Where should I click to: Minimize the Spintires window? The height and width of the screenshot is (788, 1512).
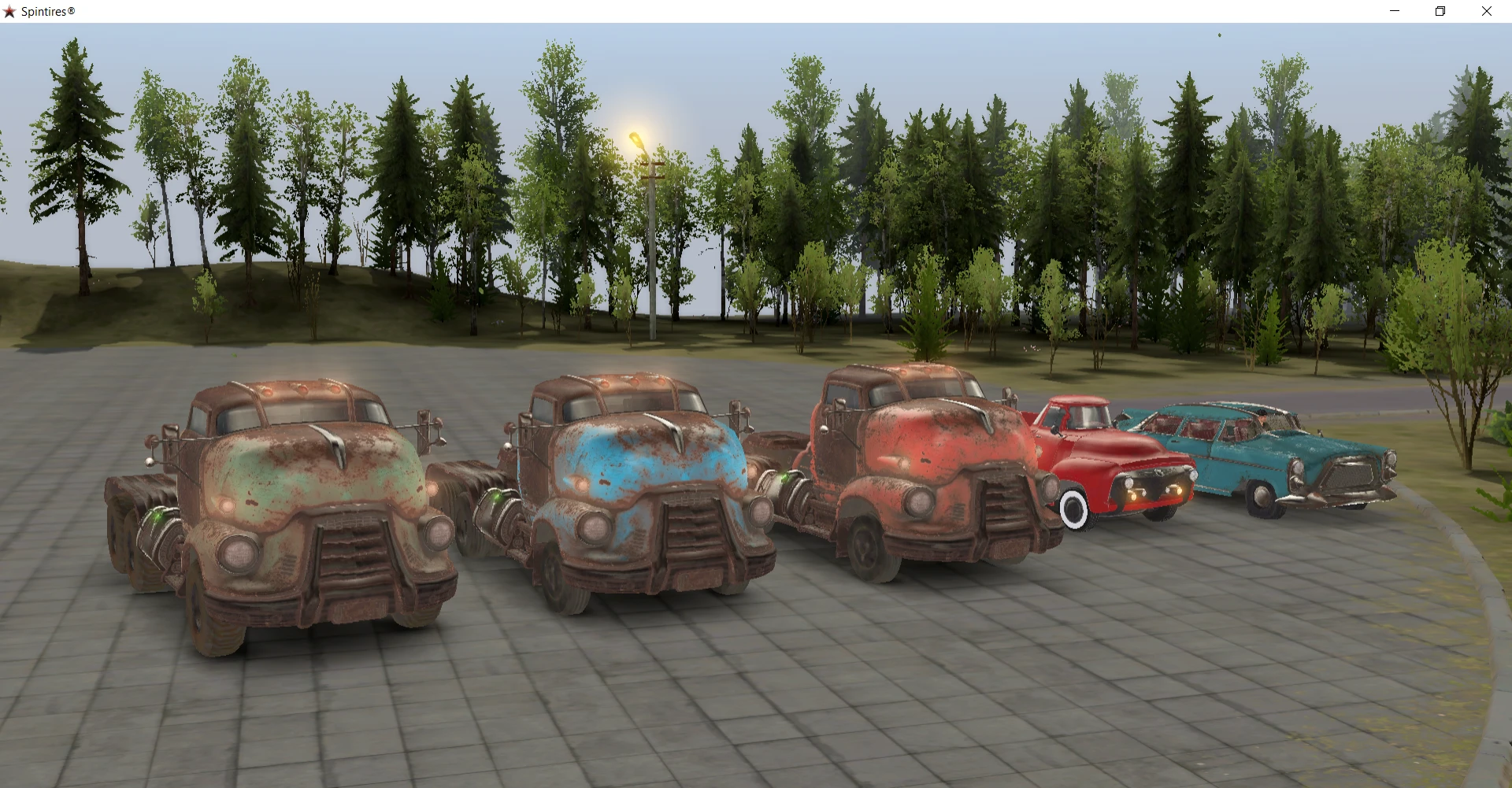[1394, 11]
